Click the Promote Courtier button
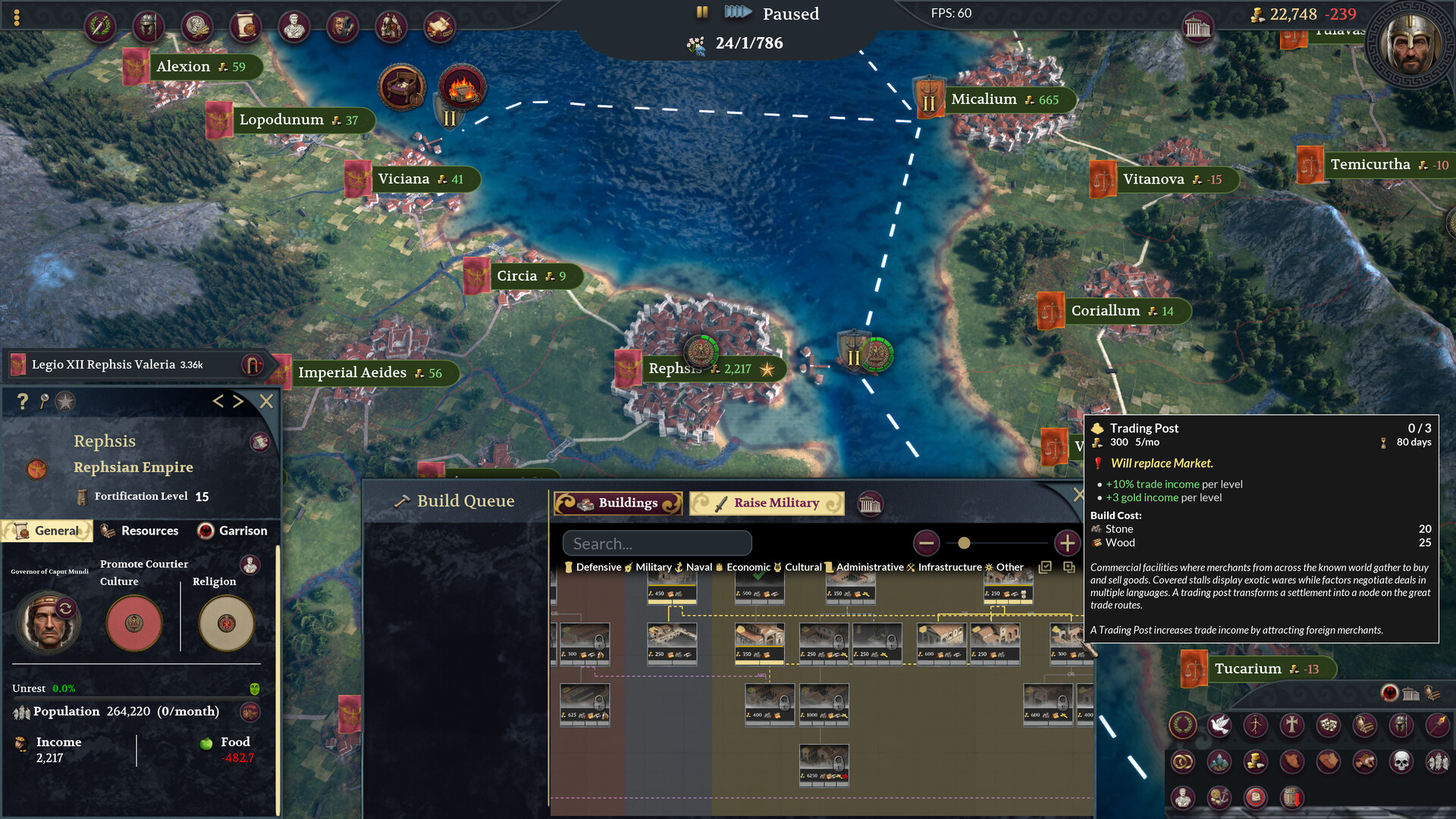The height and width of the screenshot is (819, 1456). [x=144, y=564]
